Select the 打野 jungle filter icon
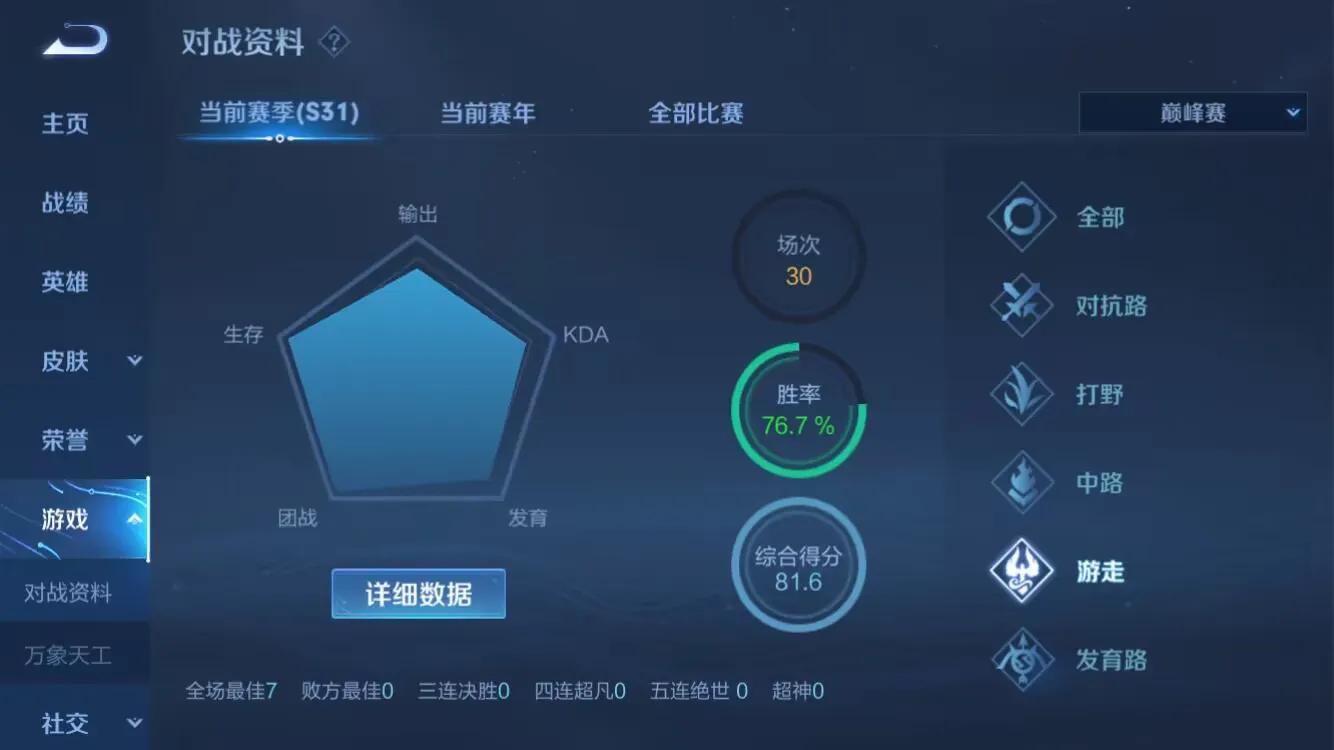 point(1021,394)
